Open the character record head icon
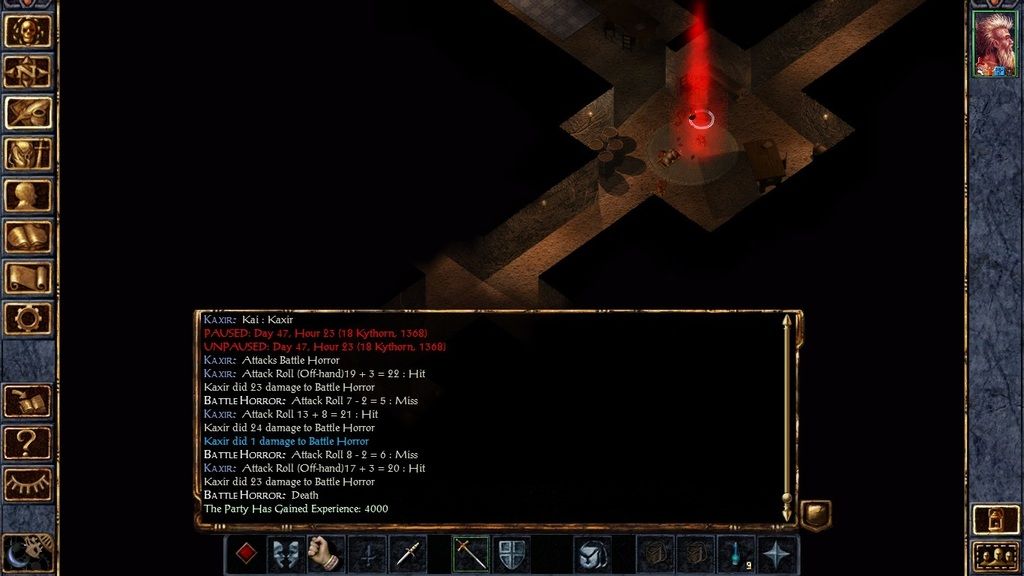This screenshot has width=1024, height=576. pyautogui.click(x=28, y=195)
